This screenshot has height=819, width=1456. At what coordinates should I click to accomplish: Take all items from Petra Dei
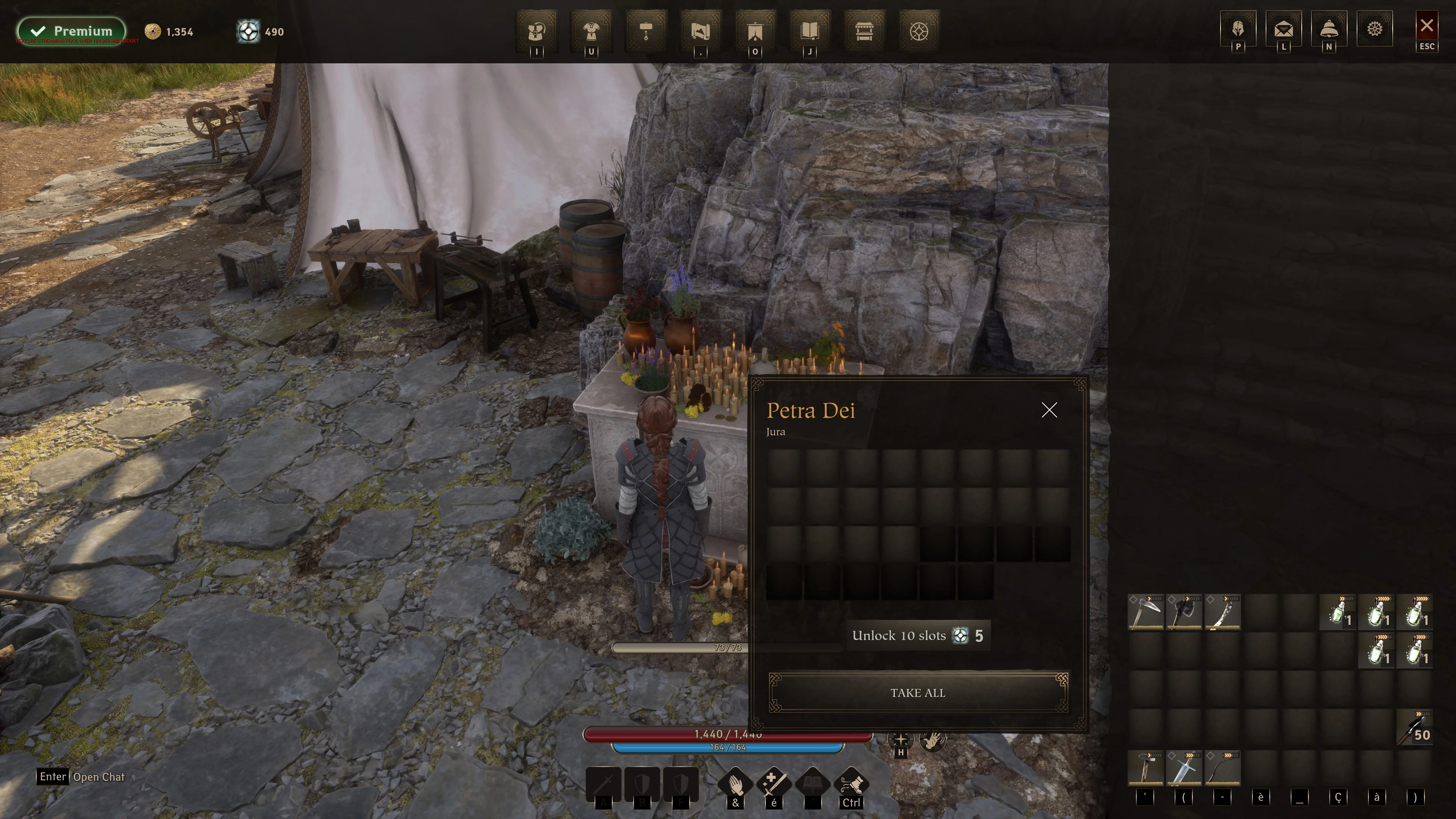tap(918, 692)
